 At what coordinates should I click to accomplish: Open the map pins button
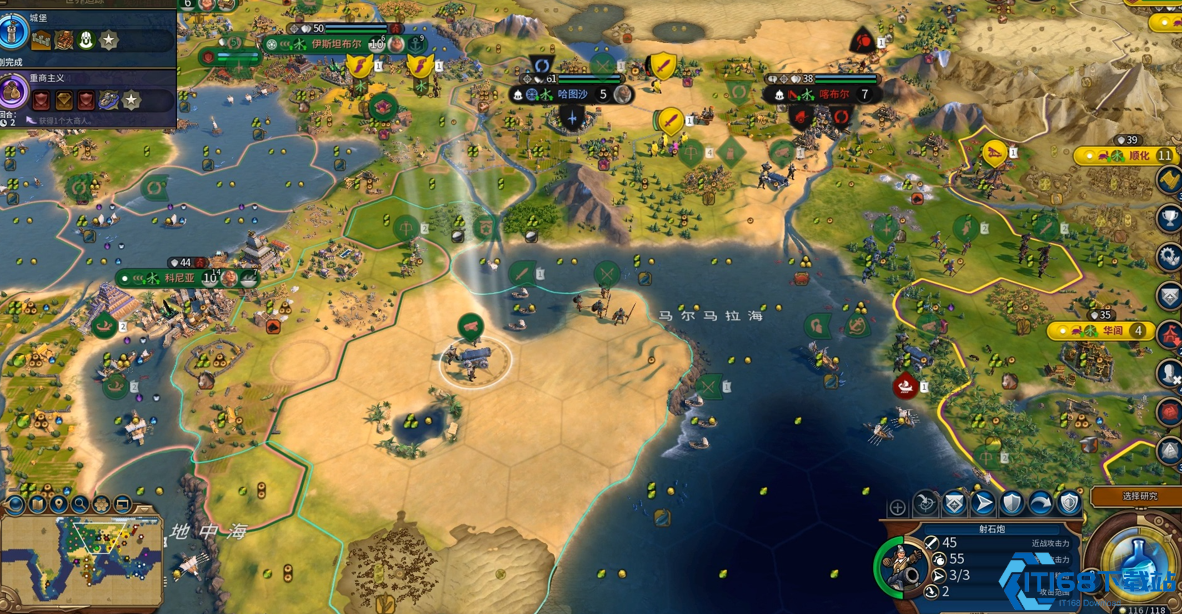(x=59, y=504)
